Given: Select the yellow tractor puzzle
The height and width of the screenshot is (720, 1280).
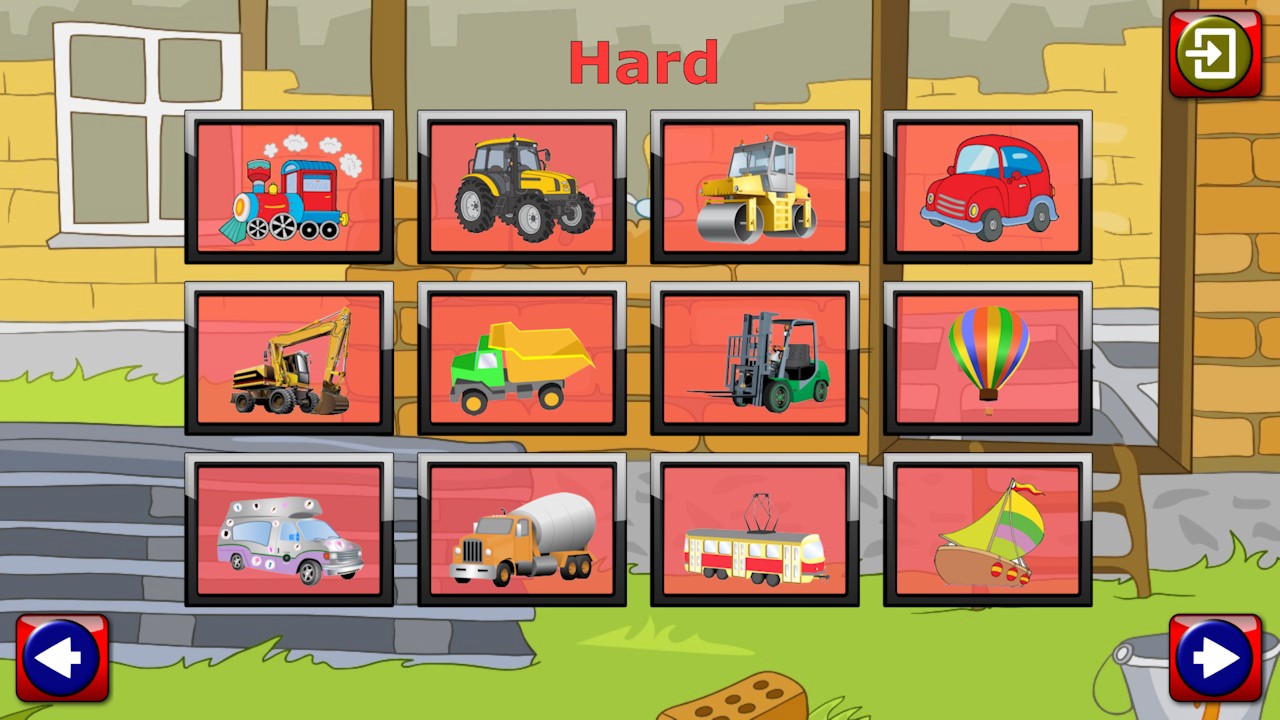Looking at the screenshot, I should 521,188.
